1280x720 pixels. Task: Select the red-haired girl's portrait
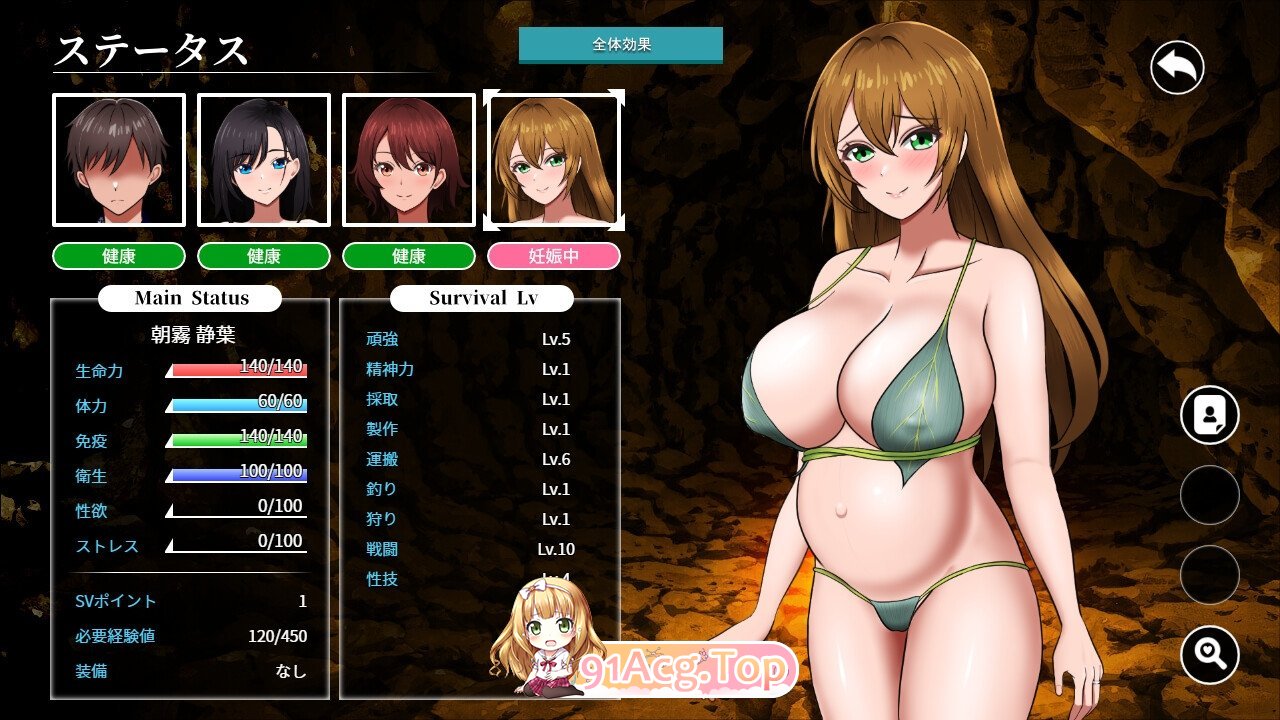pyautogui.click(x=409, y=160)
